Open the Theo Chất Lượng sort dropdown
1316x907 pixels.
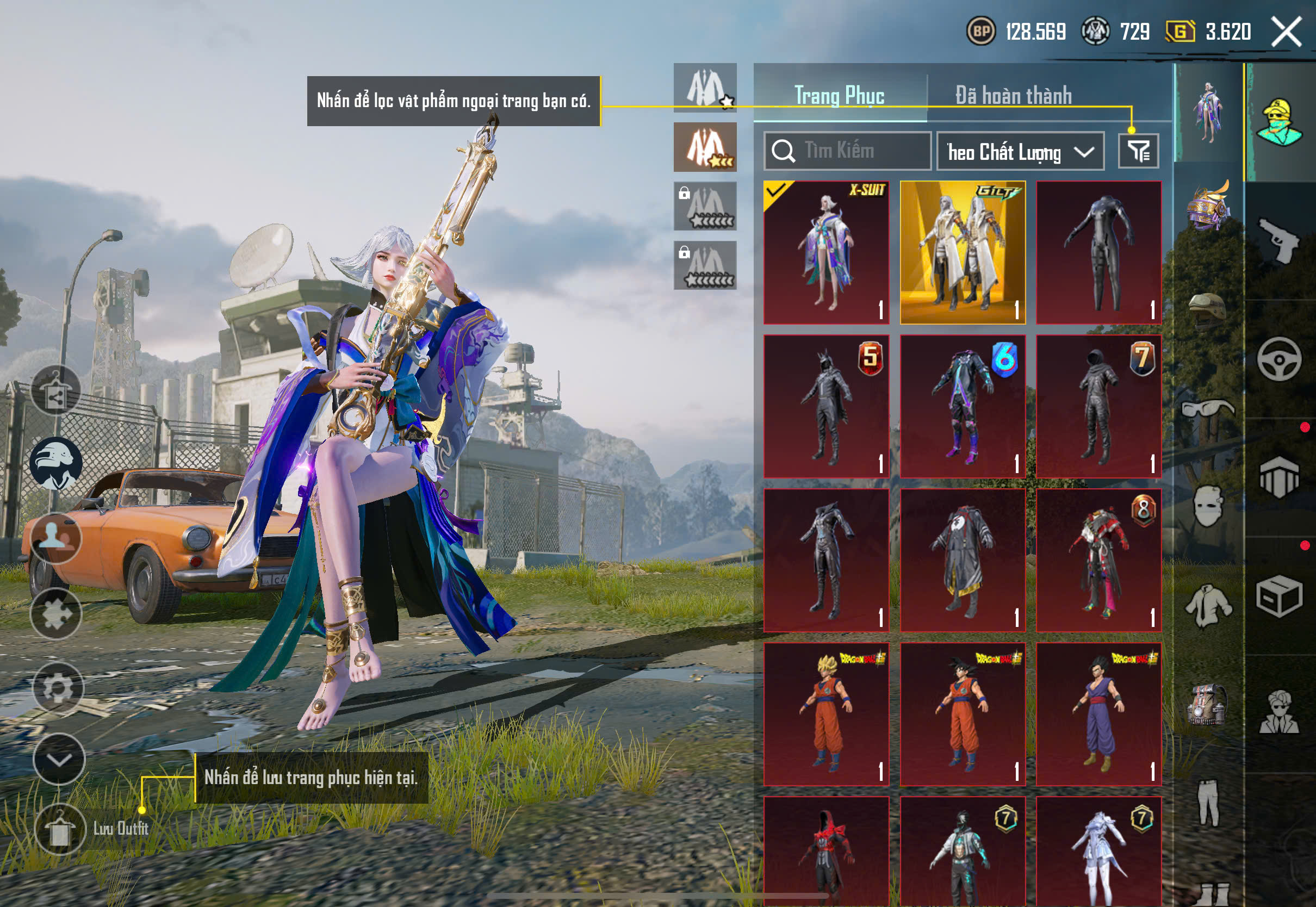point(1020,152)
